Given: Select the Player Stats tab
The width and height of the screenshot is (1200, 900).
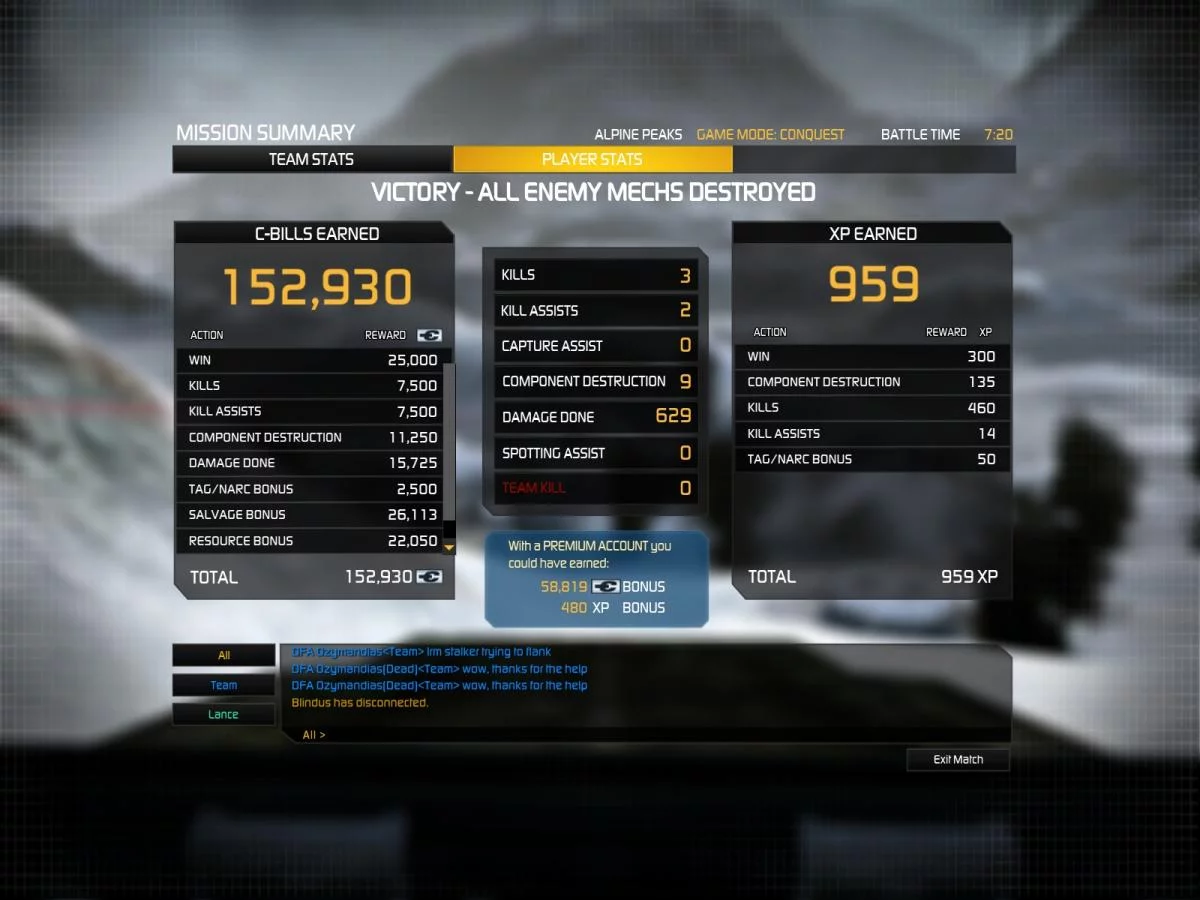Looking at the screenshot, I should point(592,159).
